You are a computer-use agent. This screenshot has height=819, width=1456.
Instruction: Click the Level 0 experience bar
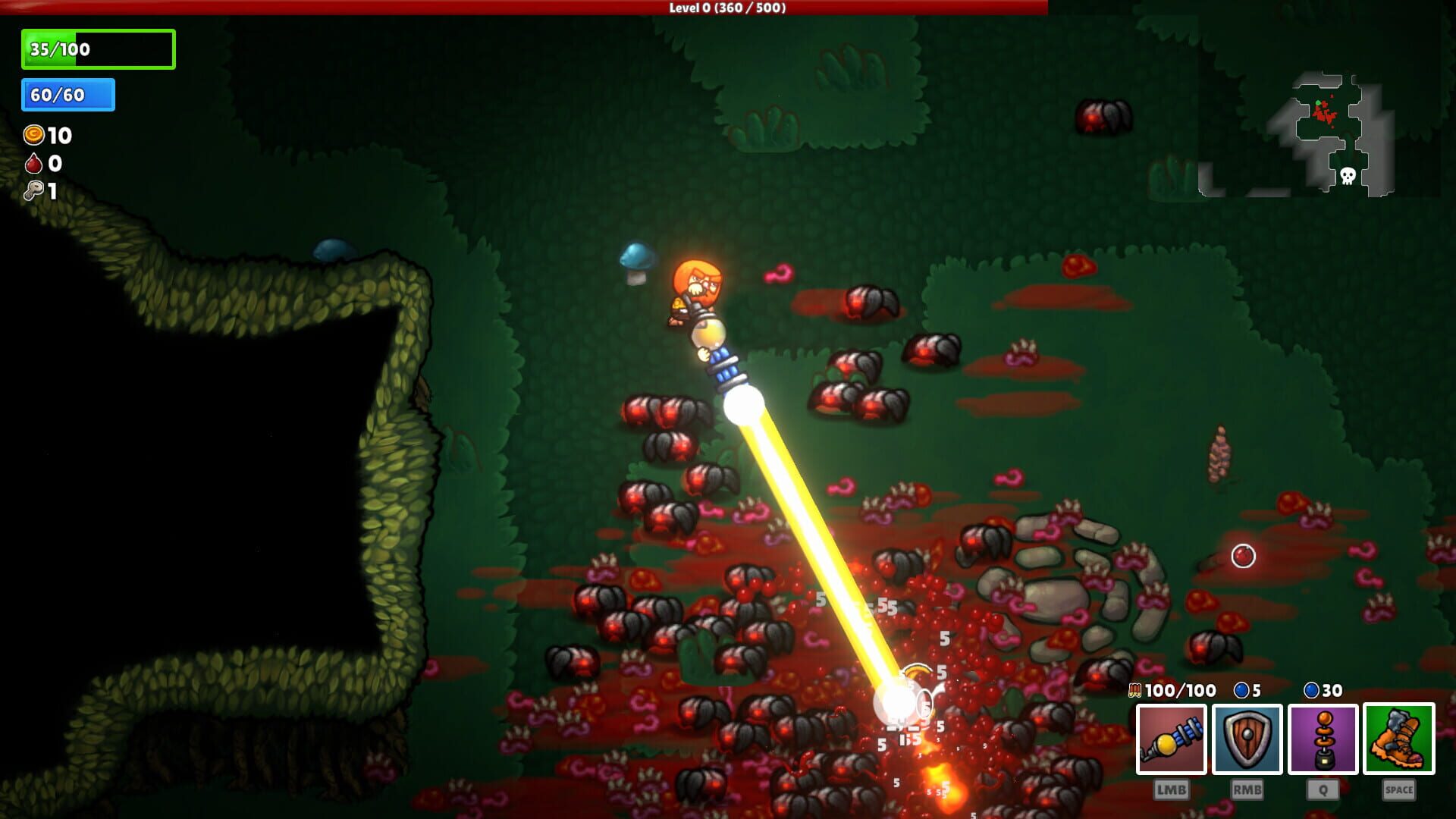(x=726, y=10)
